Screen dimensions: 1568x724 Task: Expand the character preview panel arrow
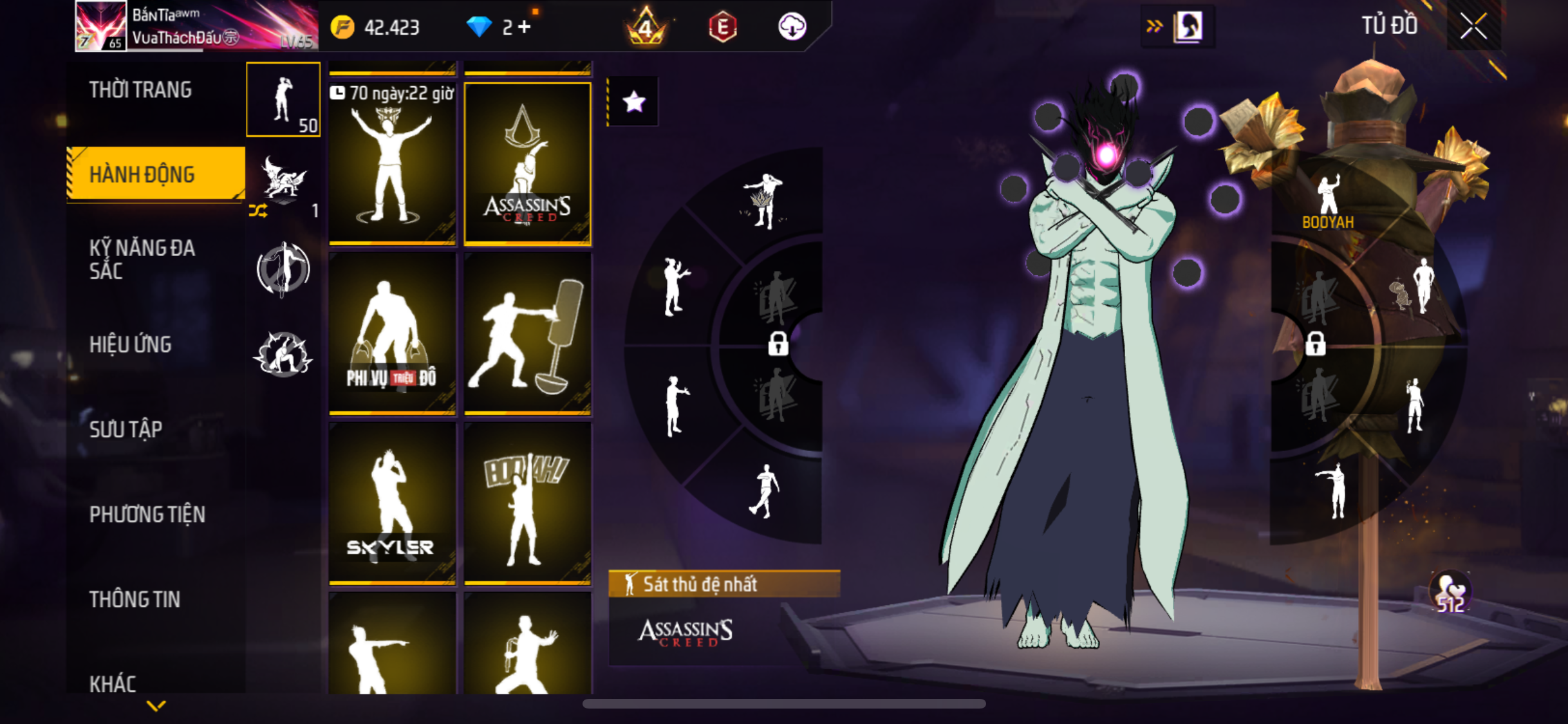coord(1154,26)
